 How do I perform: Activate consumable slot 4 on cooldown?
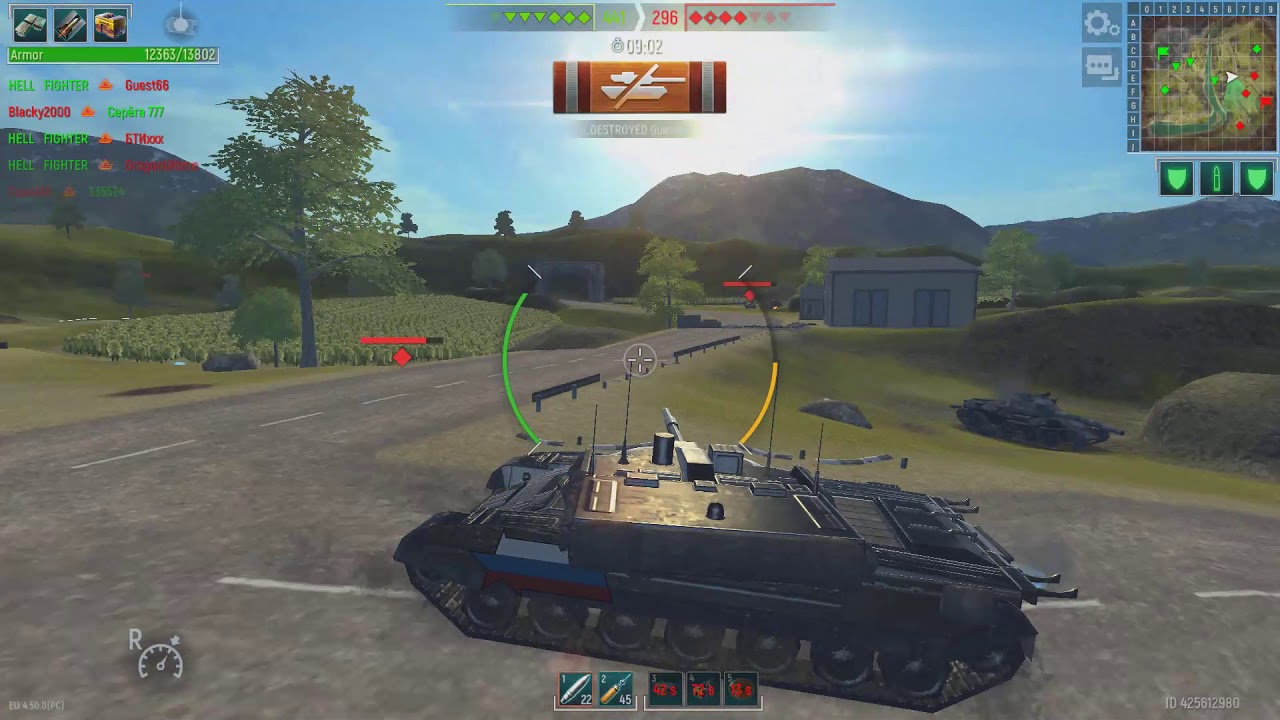(702, 689)
